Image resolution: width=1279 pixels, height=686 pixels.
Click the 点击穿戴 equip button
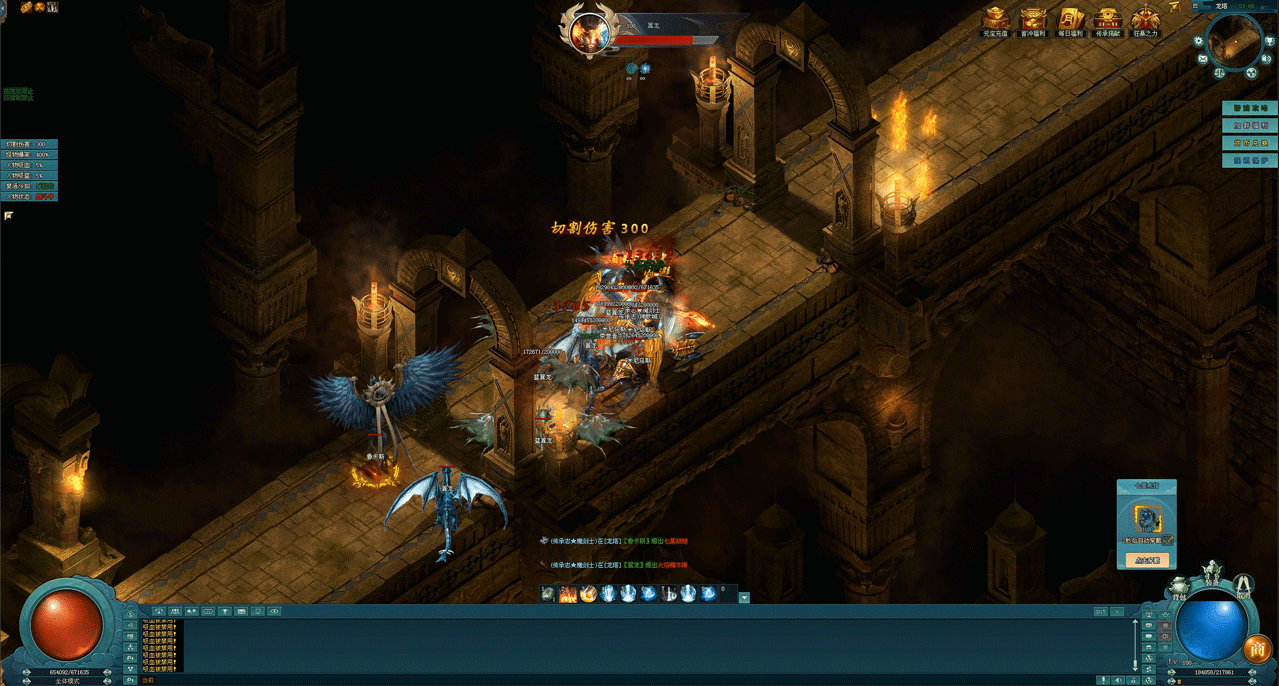[1146, 561]
